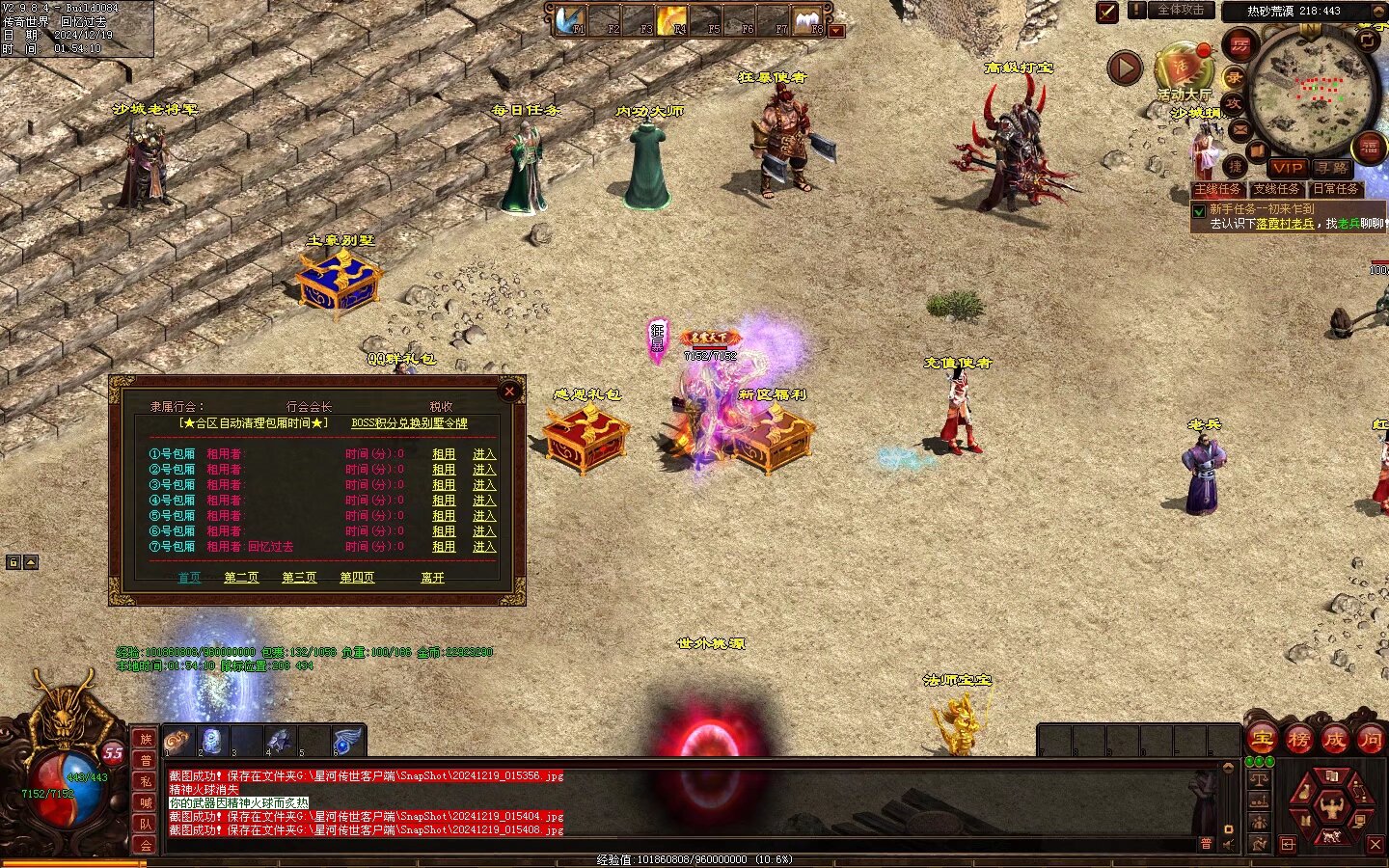
Task: Open the 活动大厅 activity hall icon
Action: [1183, 68]
